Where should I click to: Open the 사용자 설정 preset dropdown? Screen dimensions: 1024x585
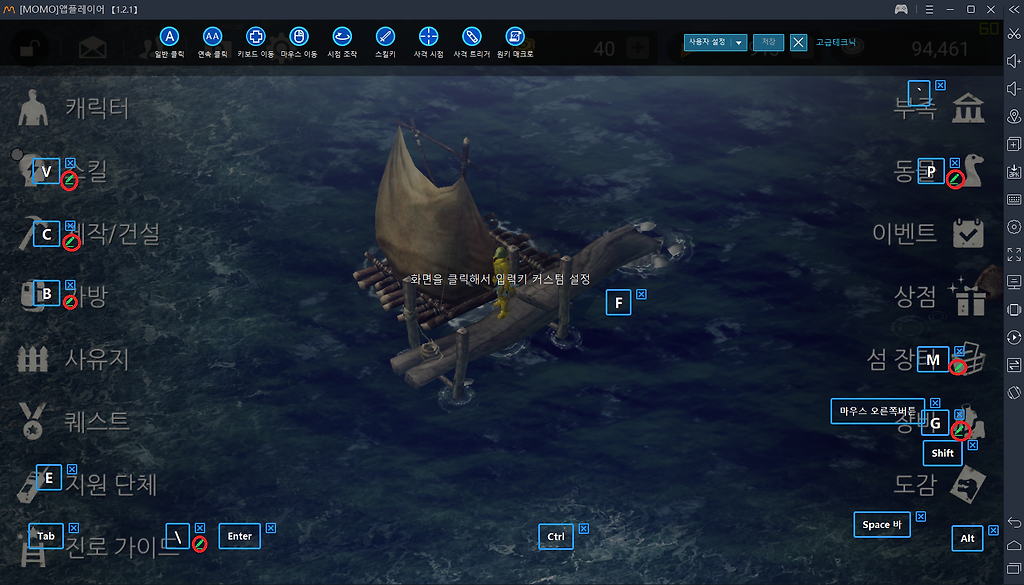pyautogui.click(x=715, y=42)
